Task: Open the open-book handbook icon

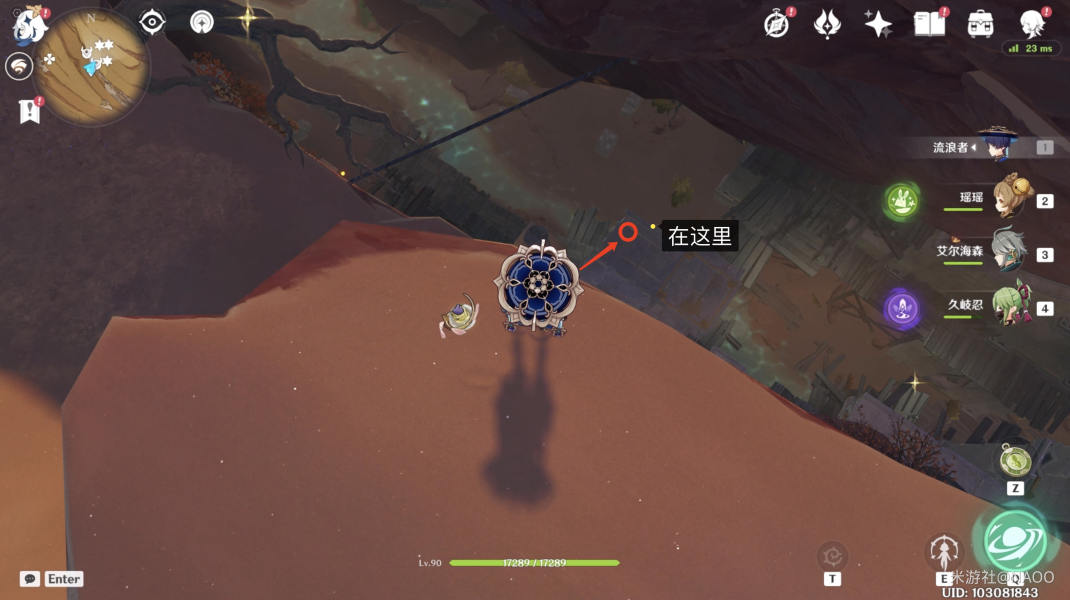Action: [x=929, y=24]
